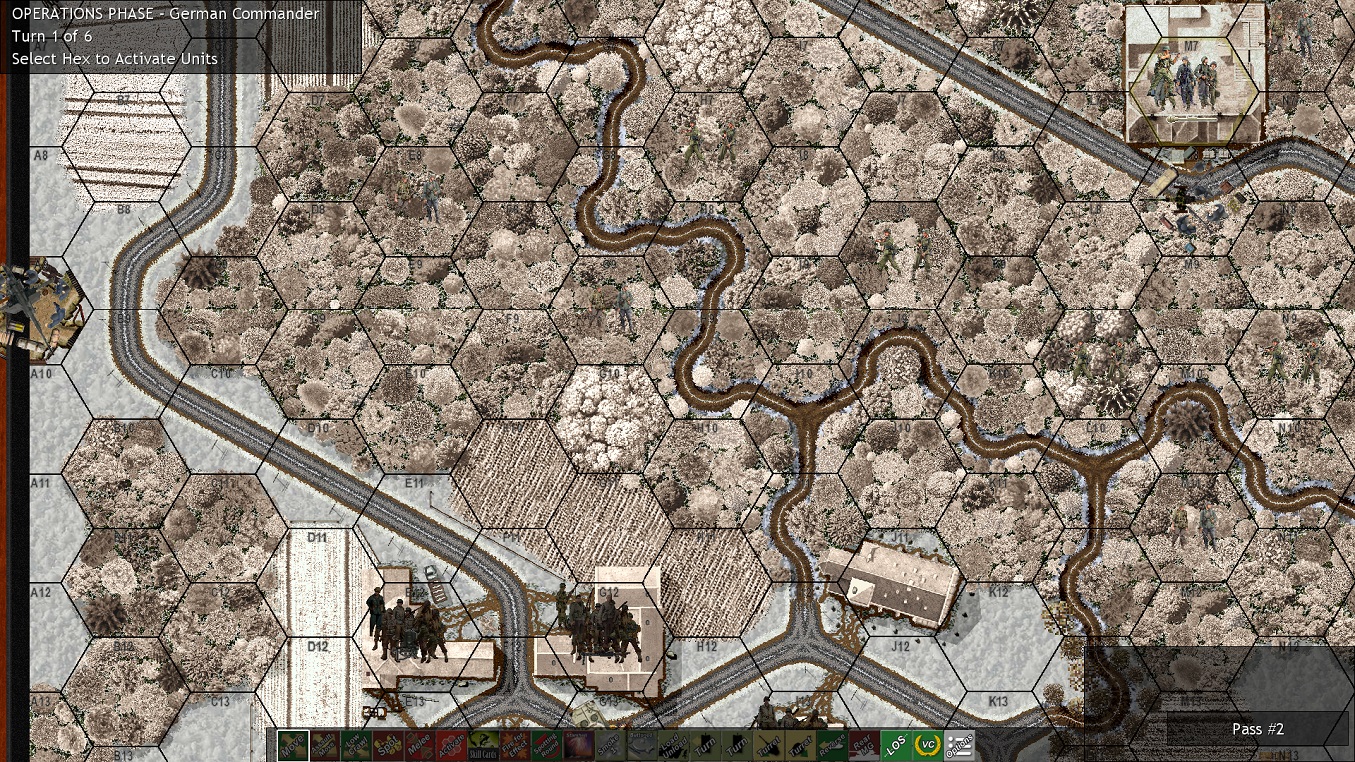Select the Melee attack icon
1355x762 pixels.
421,748
